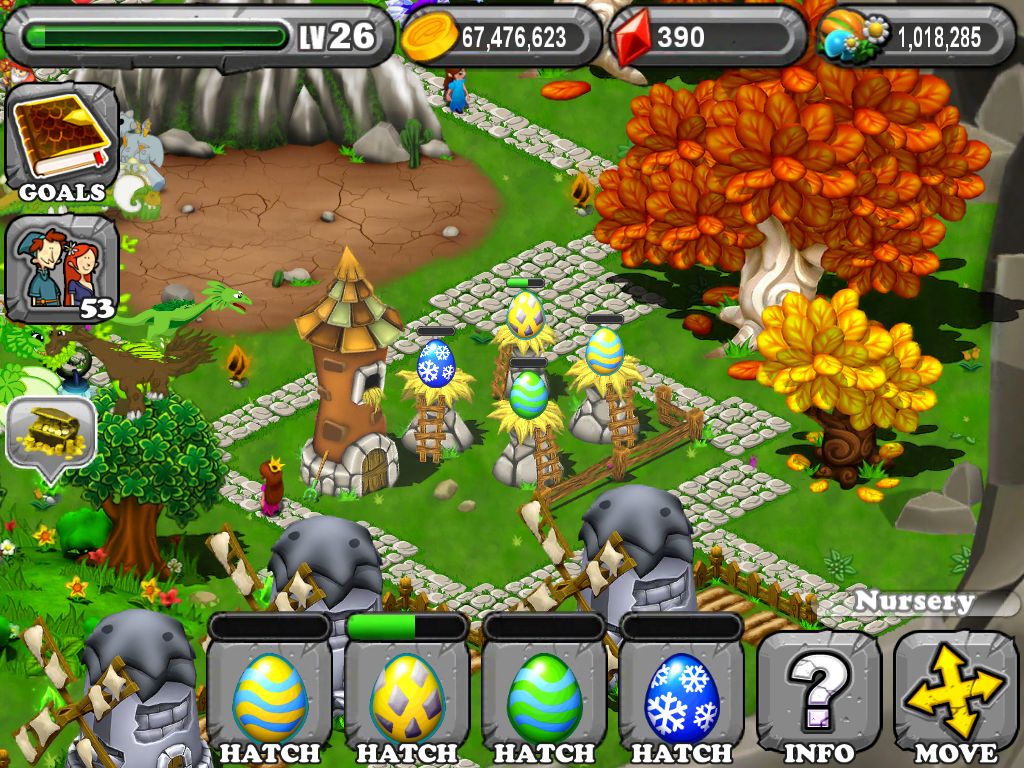Image resolution: width=1024 pixels, height=768 pixels.
Task: Hatch the blue and yellow wavy egg
Action: coord(270,700)
